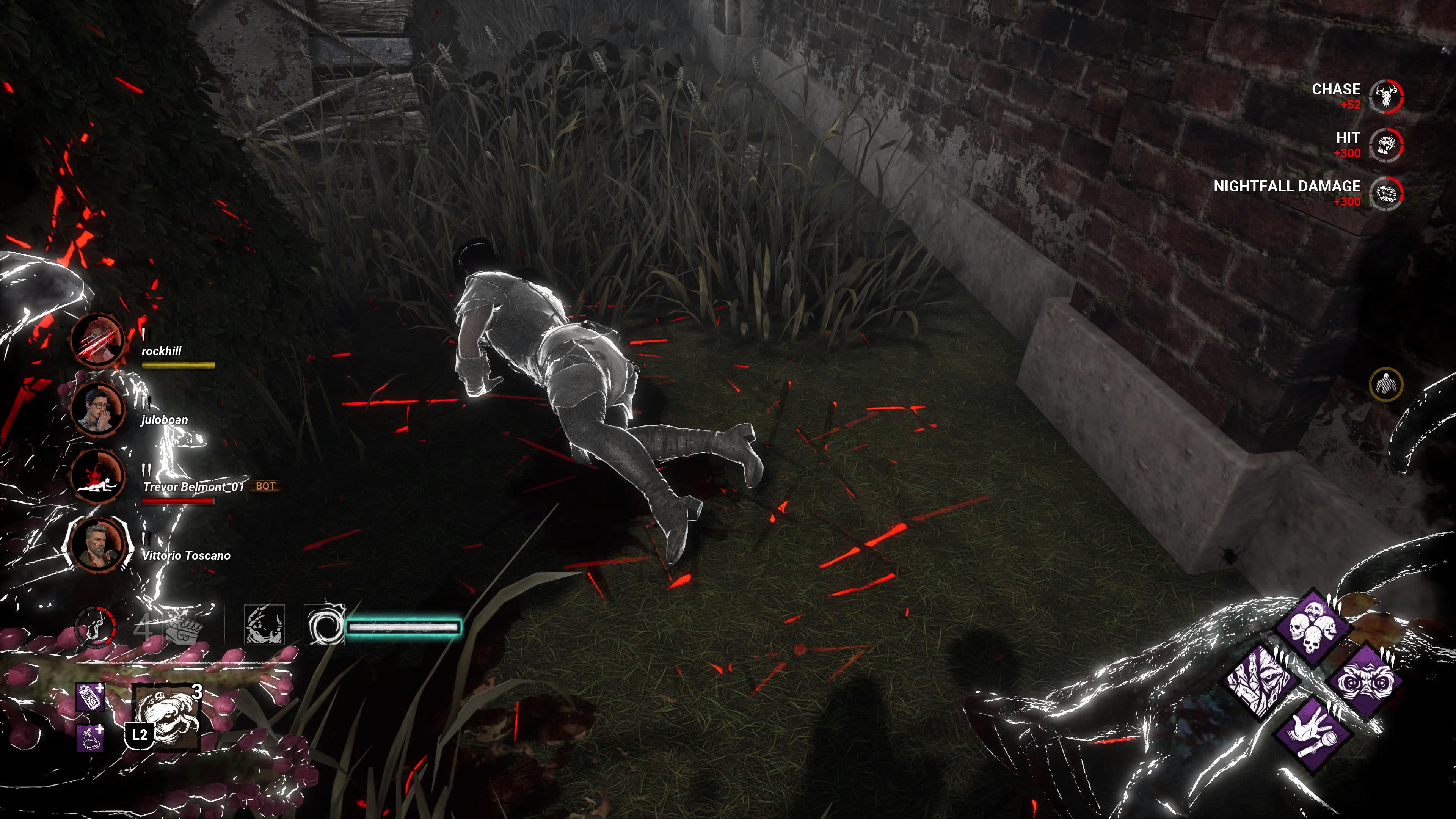
Task: Select the HIT score event icon
Action: coord(1386,145)
